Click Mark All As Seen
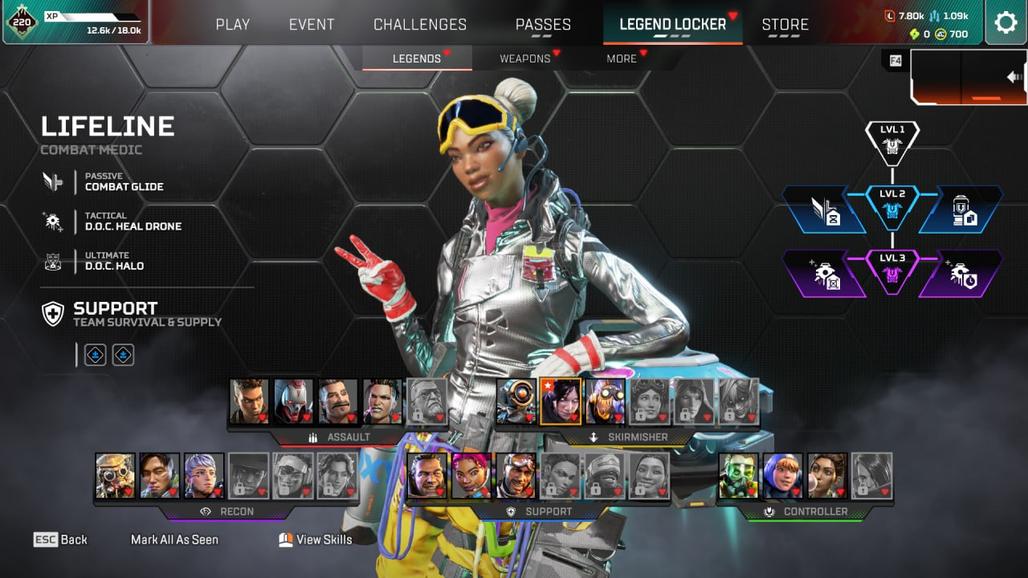The image size is (1028, 578). click(174, 540)
